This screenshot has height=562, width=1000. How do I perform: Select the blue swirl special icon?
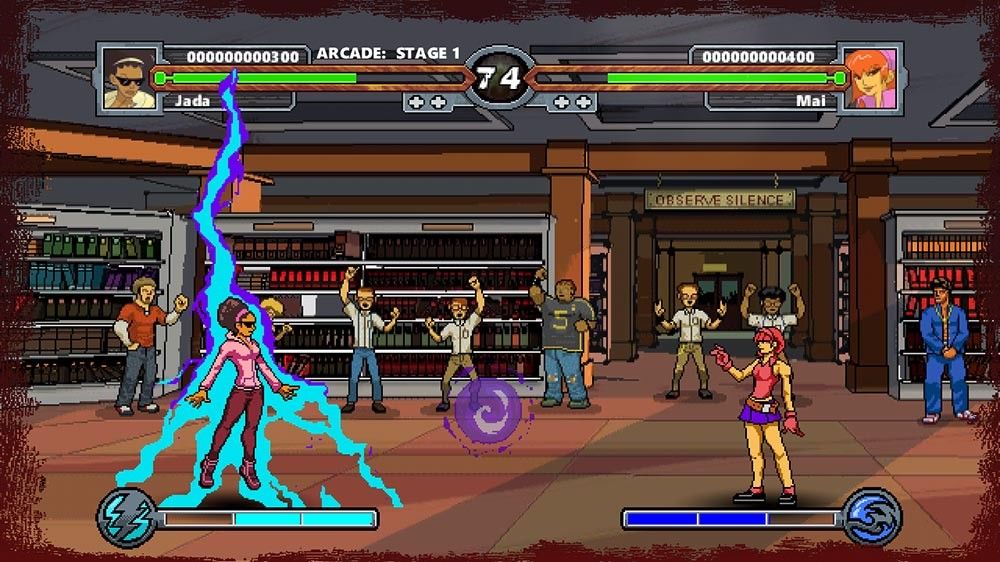point(872,516)
